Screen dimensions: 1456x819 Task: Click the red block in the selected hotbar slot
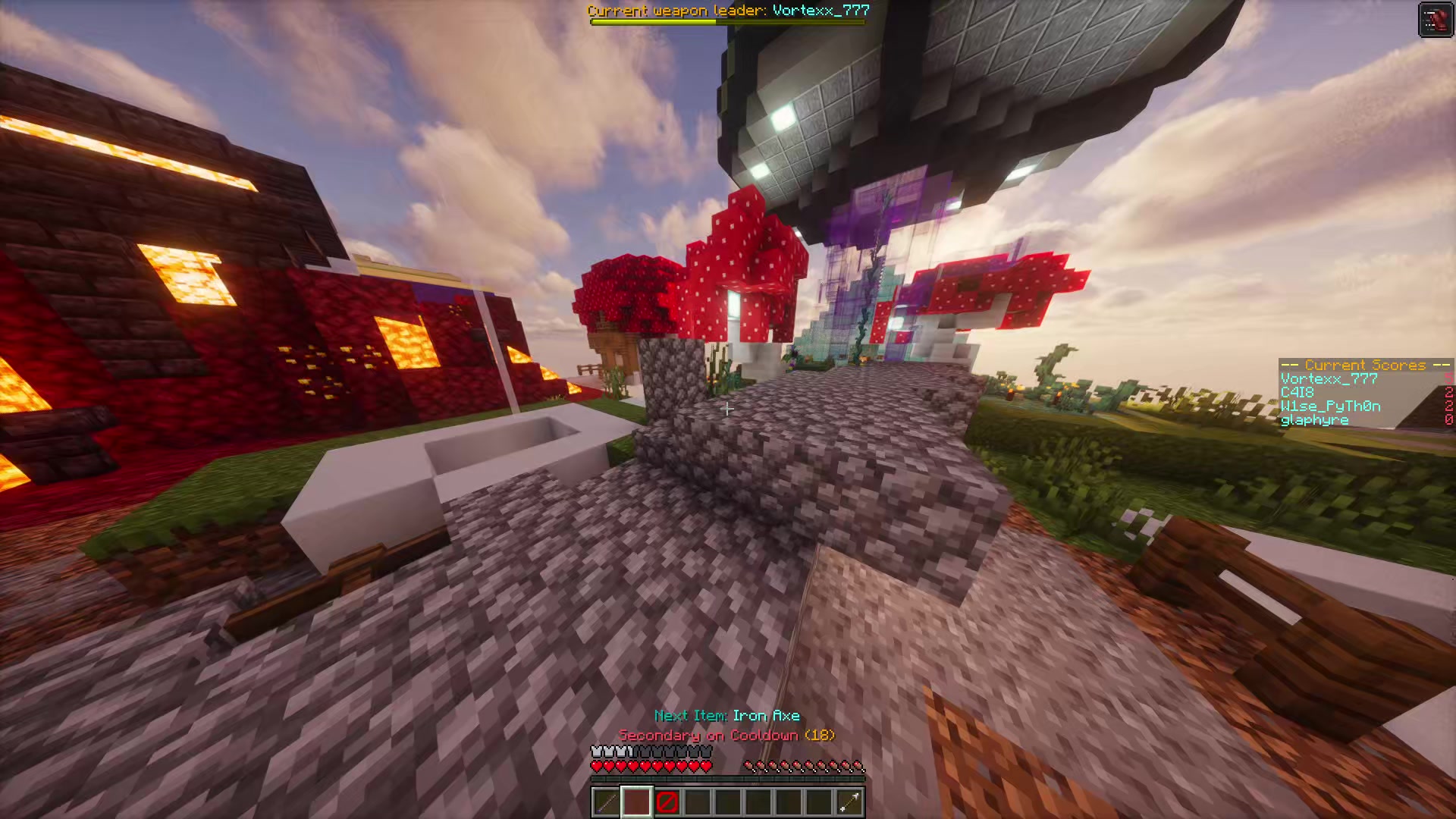tap(635, 802)
